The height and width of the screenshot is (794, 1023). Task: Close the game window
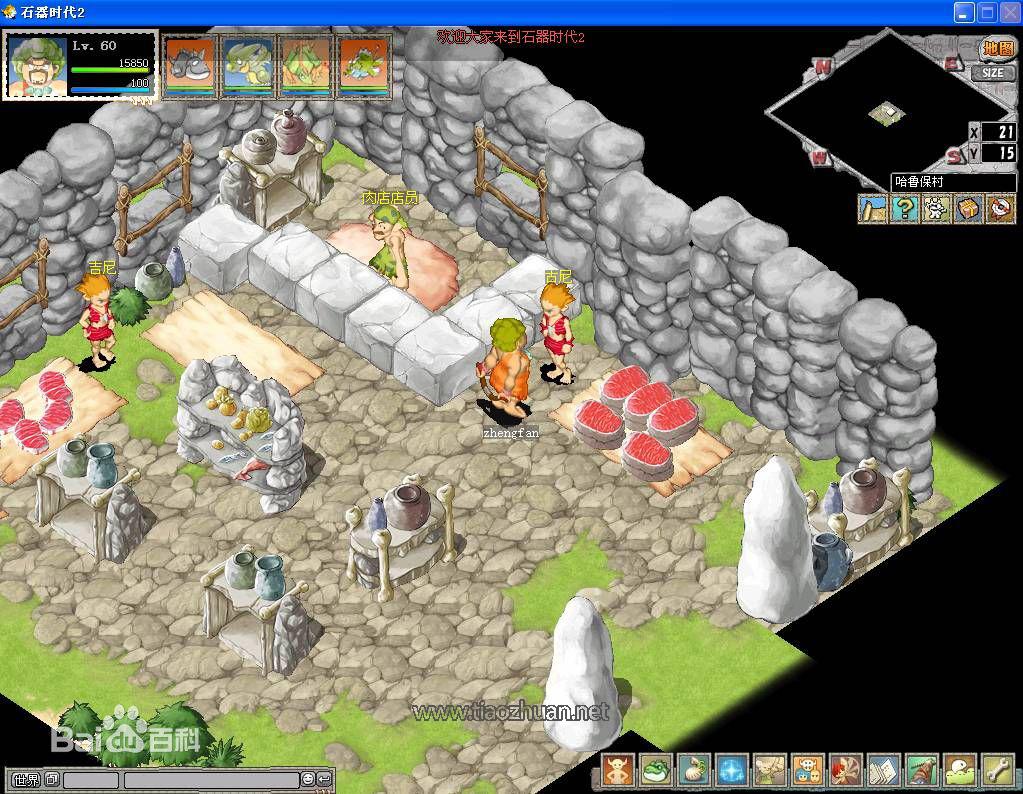pos(1010,13)
